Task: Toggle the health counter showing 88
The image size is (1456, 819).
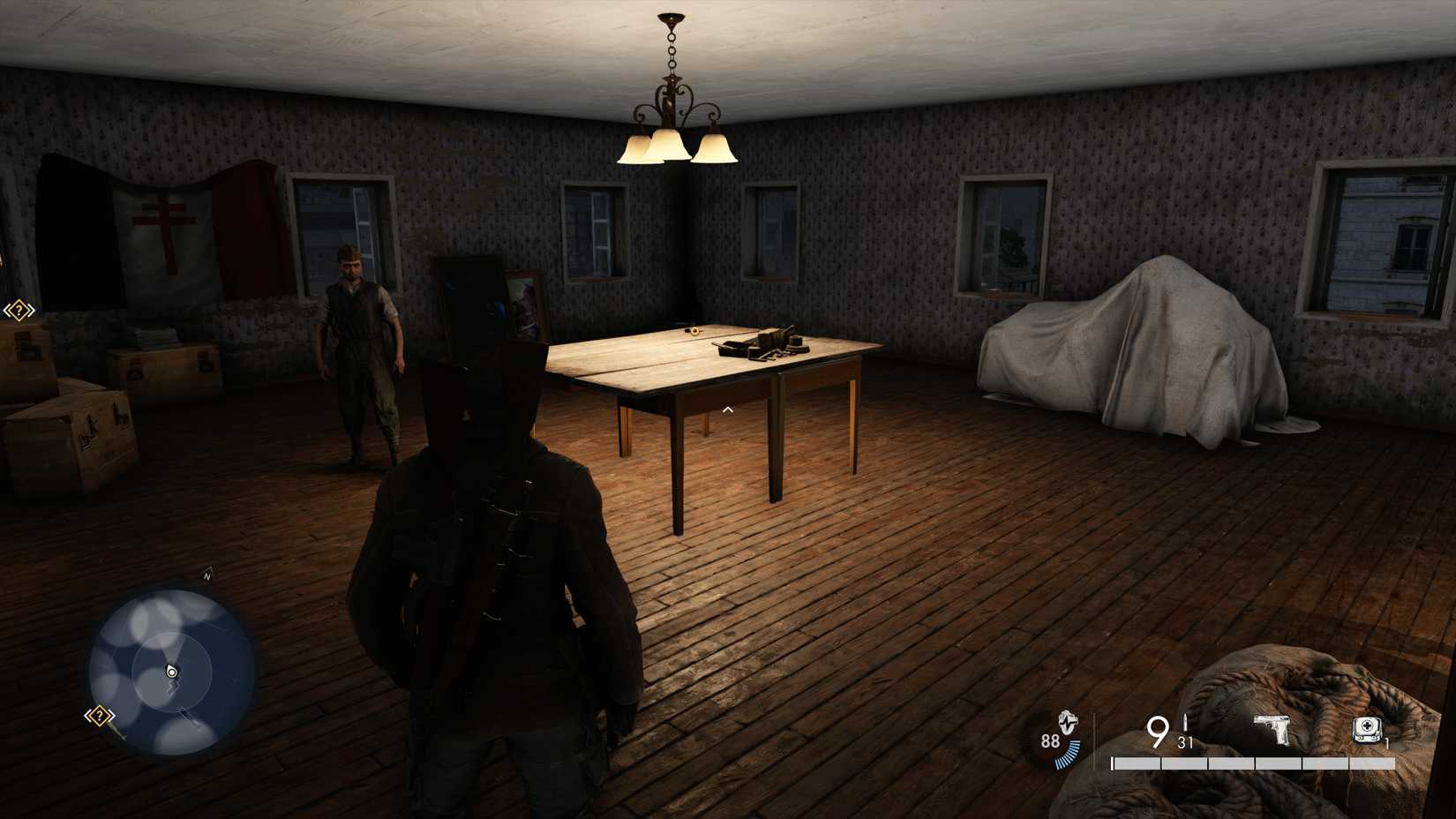Action: [x=1050, y=741]
